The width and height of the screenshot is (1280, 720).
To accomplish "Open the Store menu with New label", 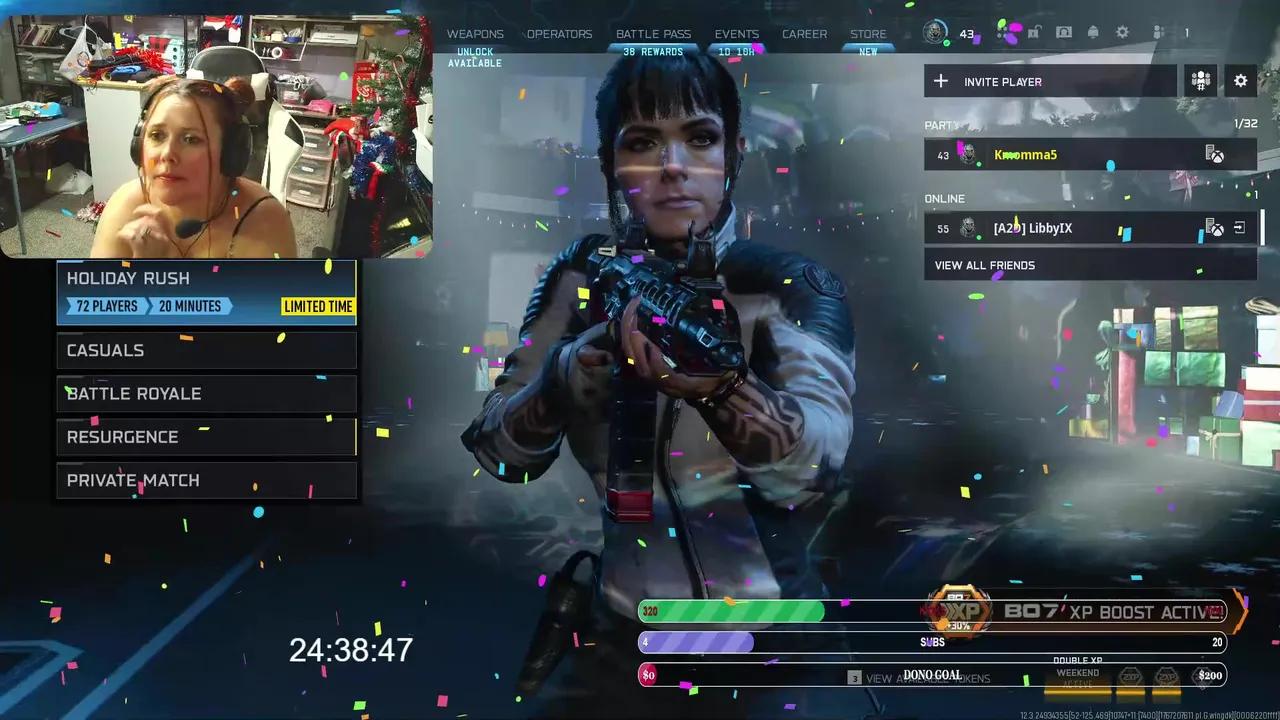I will pos(868,33).
